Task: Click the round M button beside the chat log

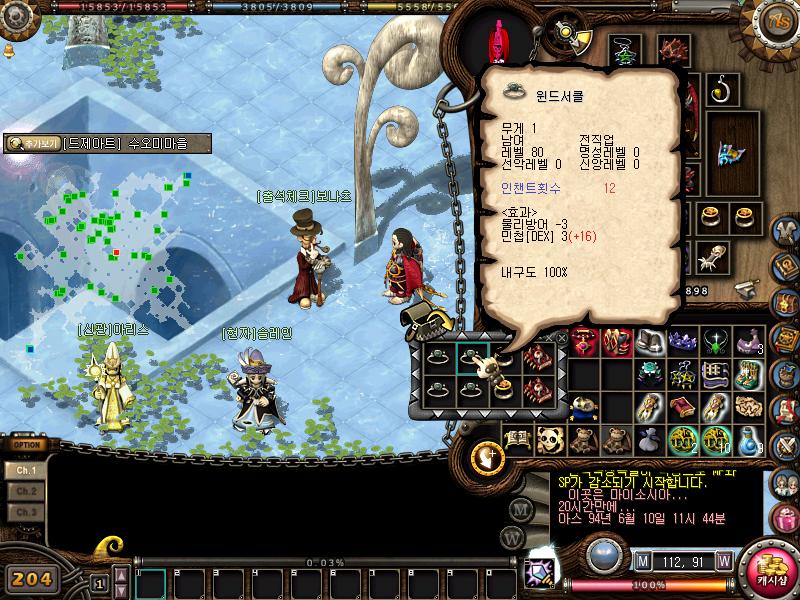Action: (519, 508)
